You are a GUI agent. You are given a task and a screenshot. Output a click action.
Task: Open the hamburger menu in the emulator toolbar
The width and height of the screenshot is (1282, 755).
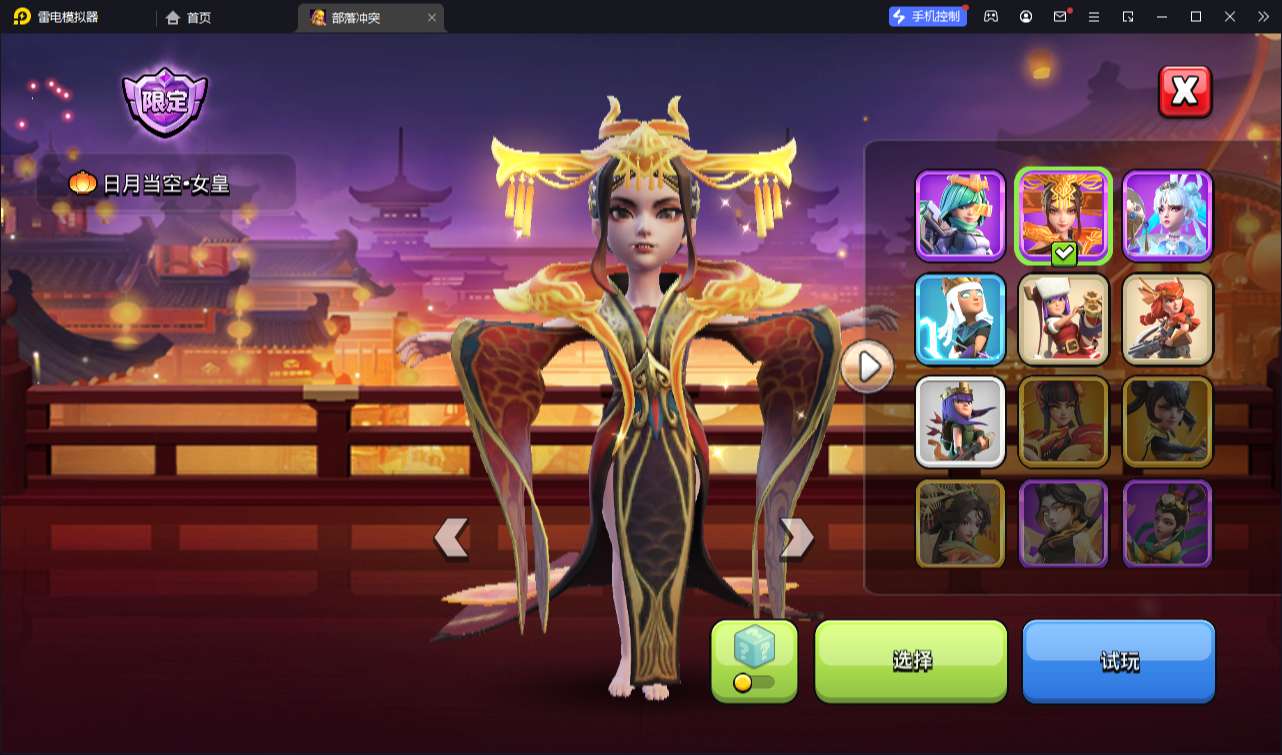[1095, 16]
